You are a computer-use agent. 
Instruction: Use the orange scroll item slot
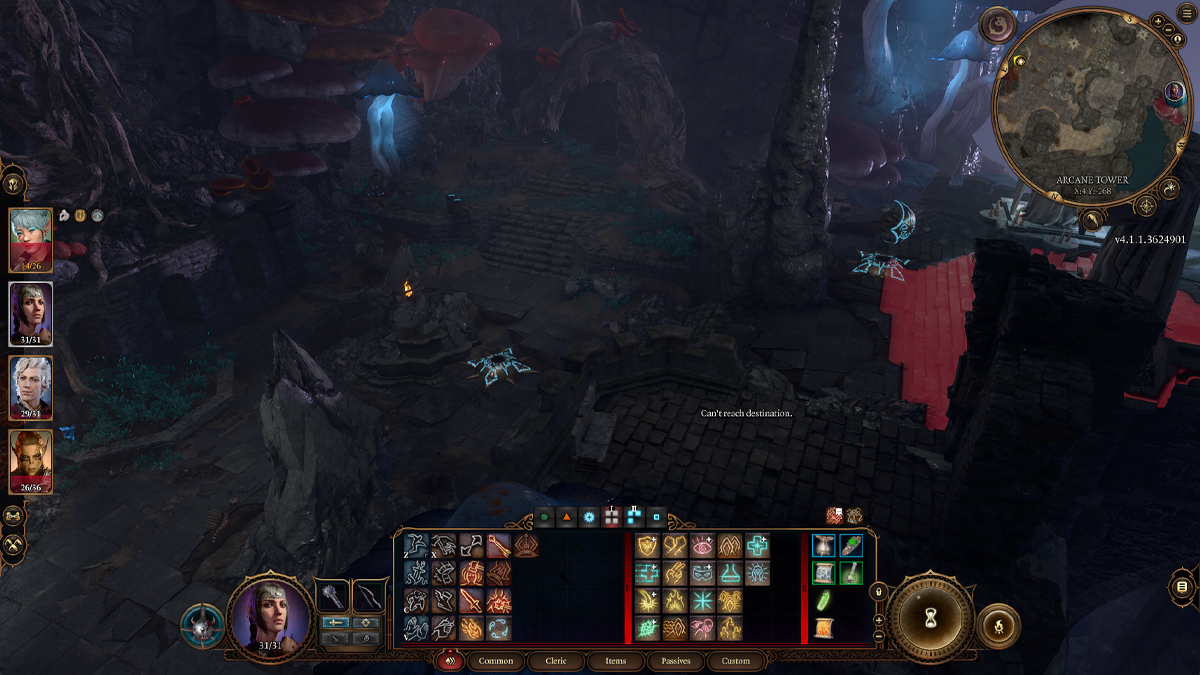(x=823, y=628)
